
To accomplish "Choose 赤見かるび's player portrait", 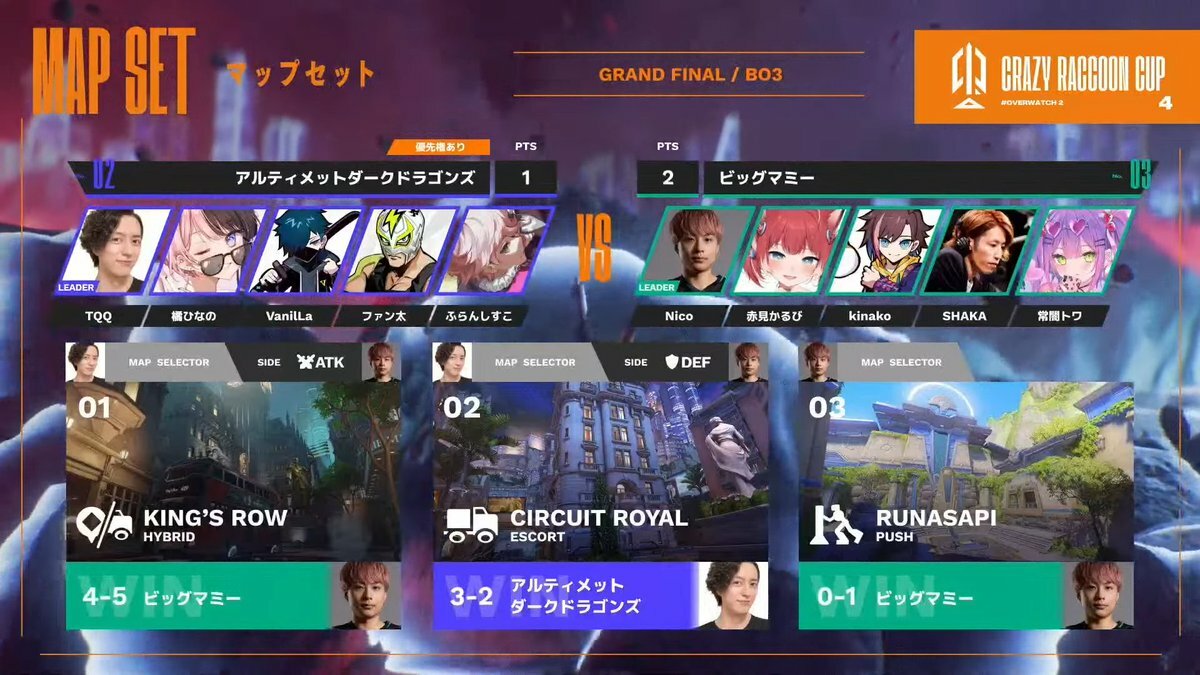I will click(x=788, y=250).
